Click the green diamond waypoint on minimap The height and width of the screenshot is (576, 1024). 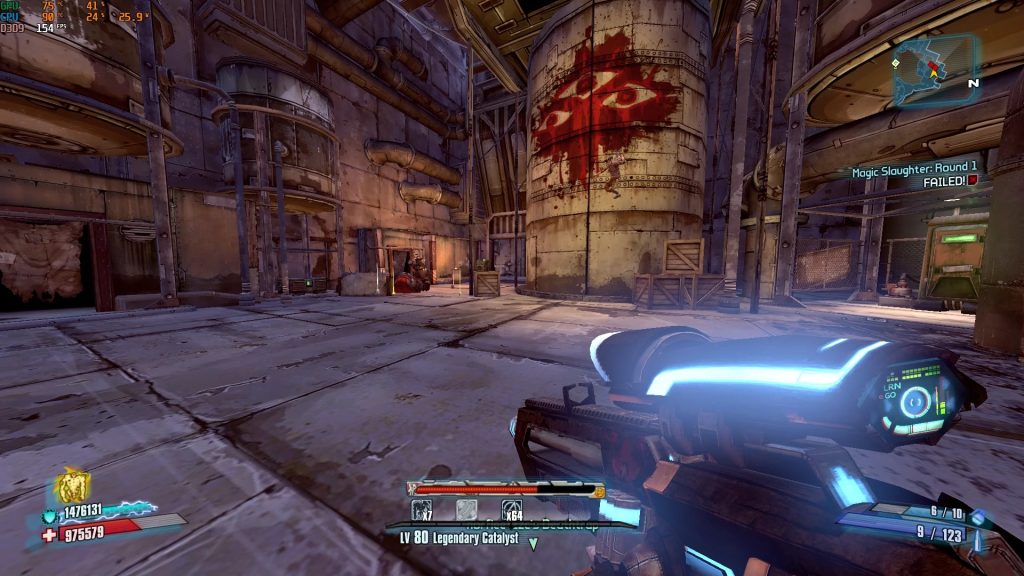[897, 63]
